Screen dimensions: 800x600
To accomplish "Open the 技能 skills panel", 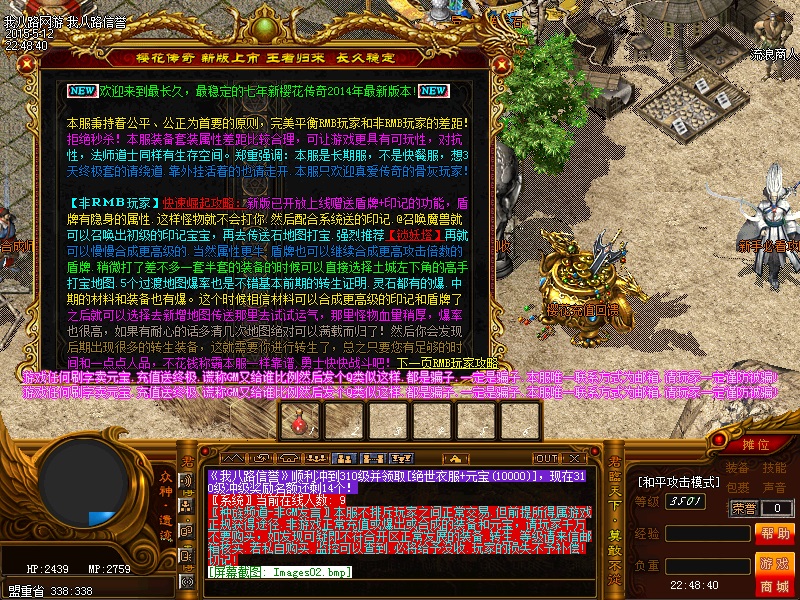I will (x=774, y=468).
